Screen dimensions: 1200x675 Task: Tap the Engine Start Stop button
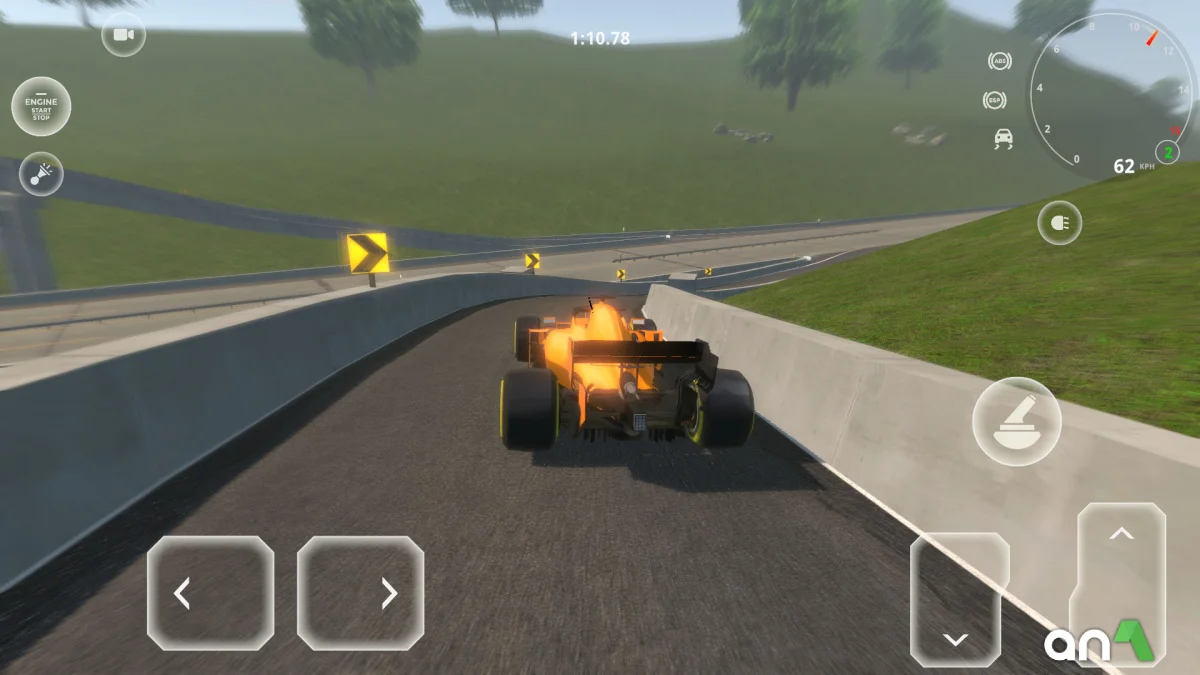coord(41,106)
